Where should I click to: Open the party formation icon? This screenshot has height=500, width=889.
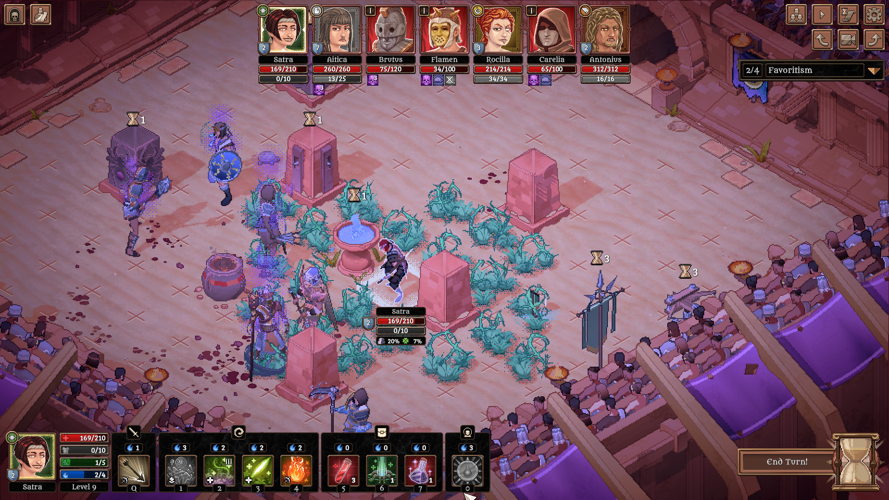[797, 14]
